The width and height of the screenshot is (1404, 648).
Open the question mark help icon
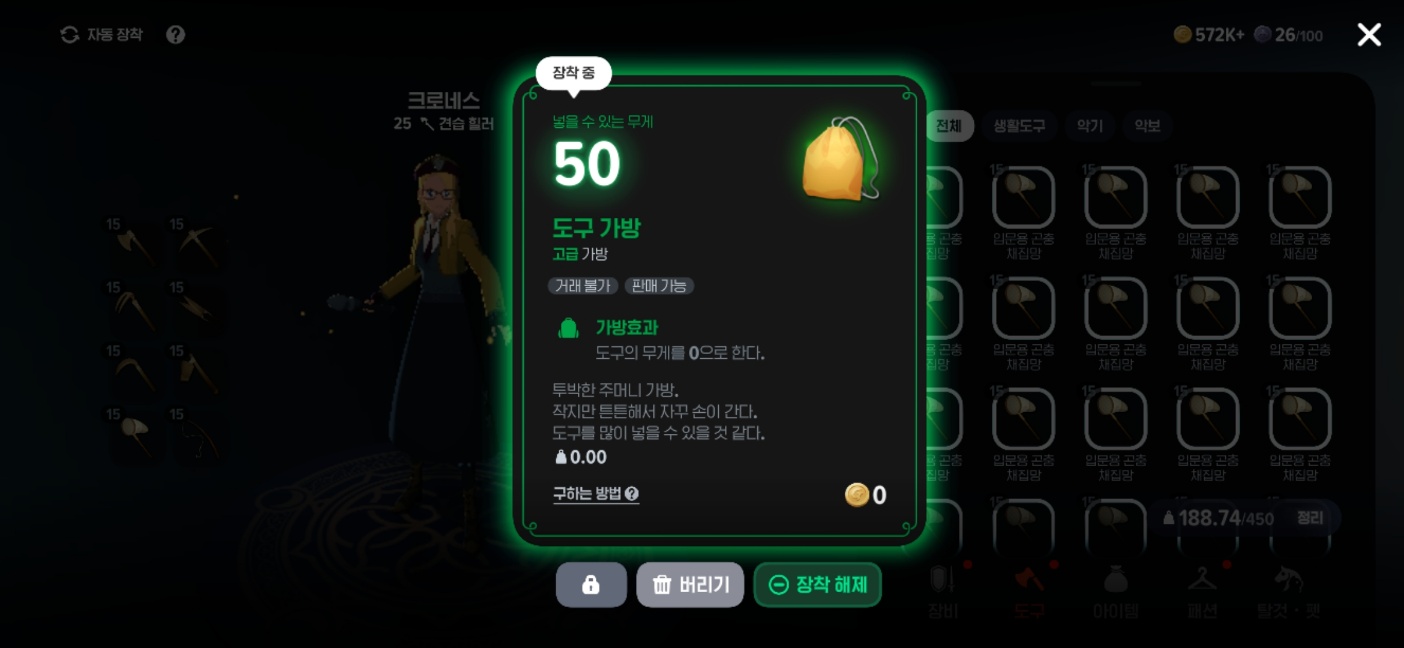176,35
